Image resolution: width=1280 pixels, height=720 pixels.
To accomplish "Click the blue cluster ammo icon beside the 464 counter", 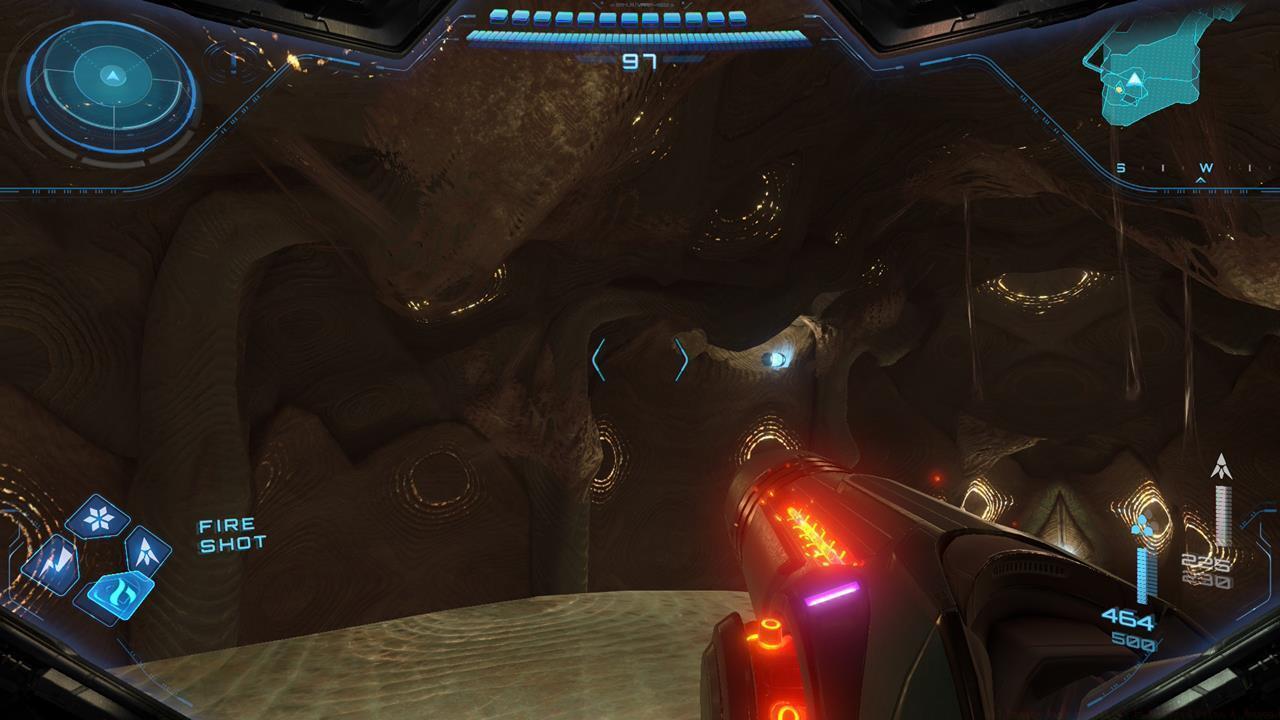I will 1141,524.
